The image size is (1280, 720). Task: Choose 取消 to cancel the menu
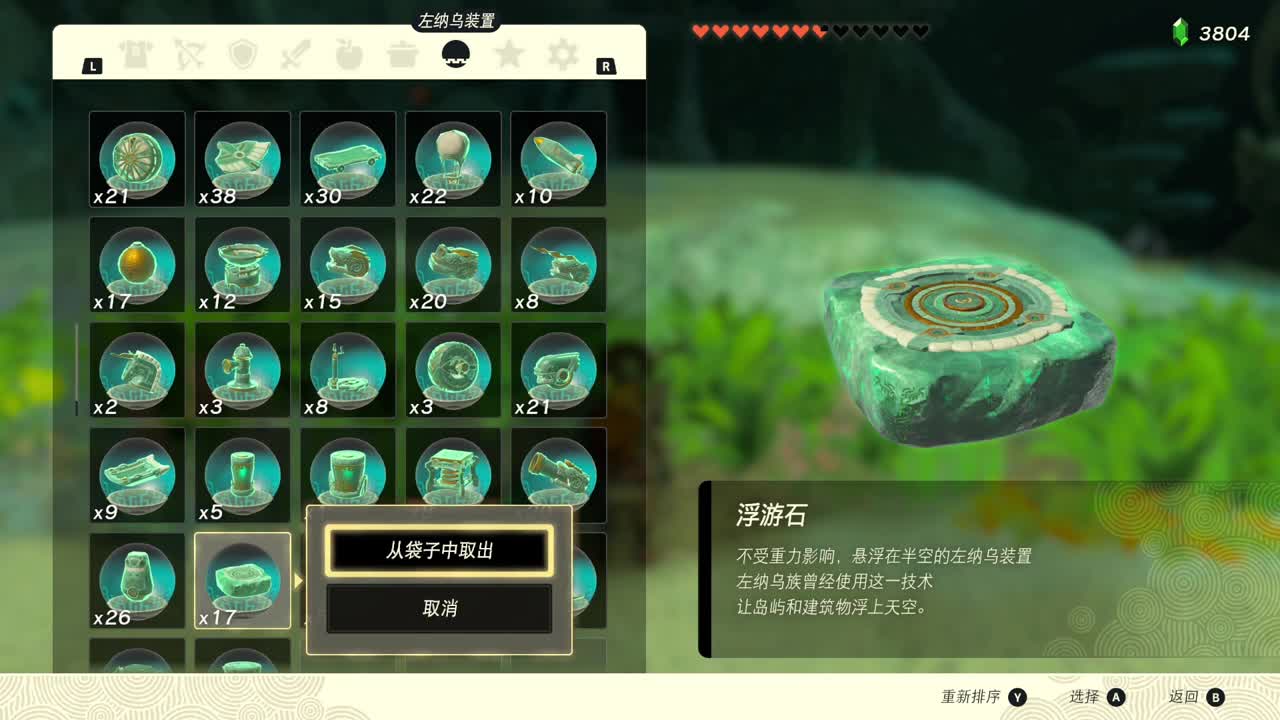[438, 609]
